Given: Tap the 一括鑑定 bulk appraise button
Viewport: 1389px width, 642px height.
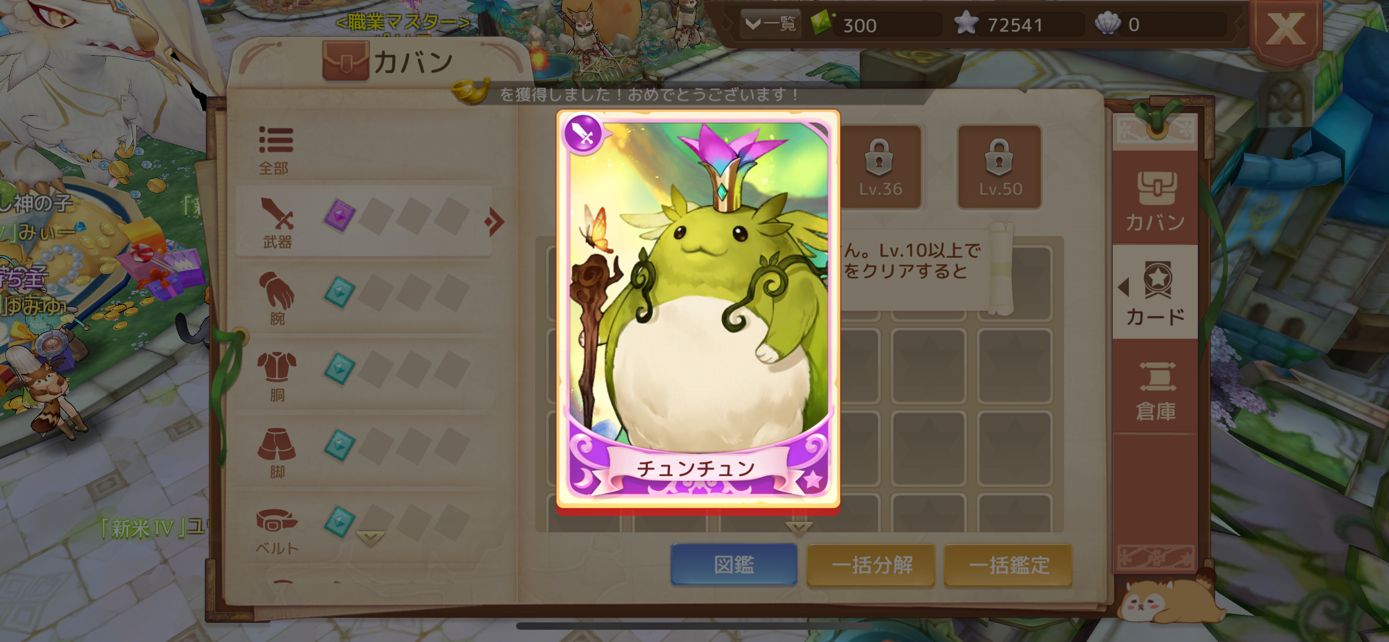Looking at the screenshot, I should tap(1008, 565).
